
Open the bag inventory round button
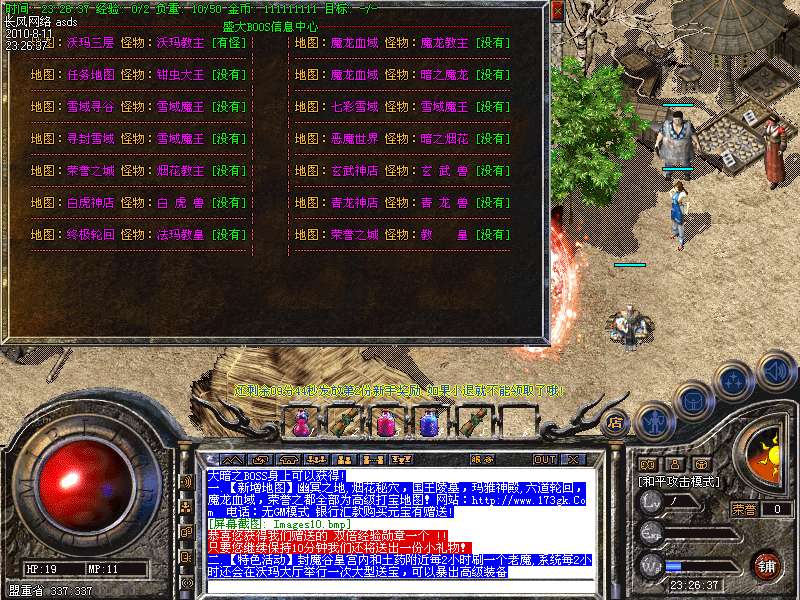point(694,401)
